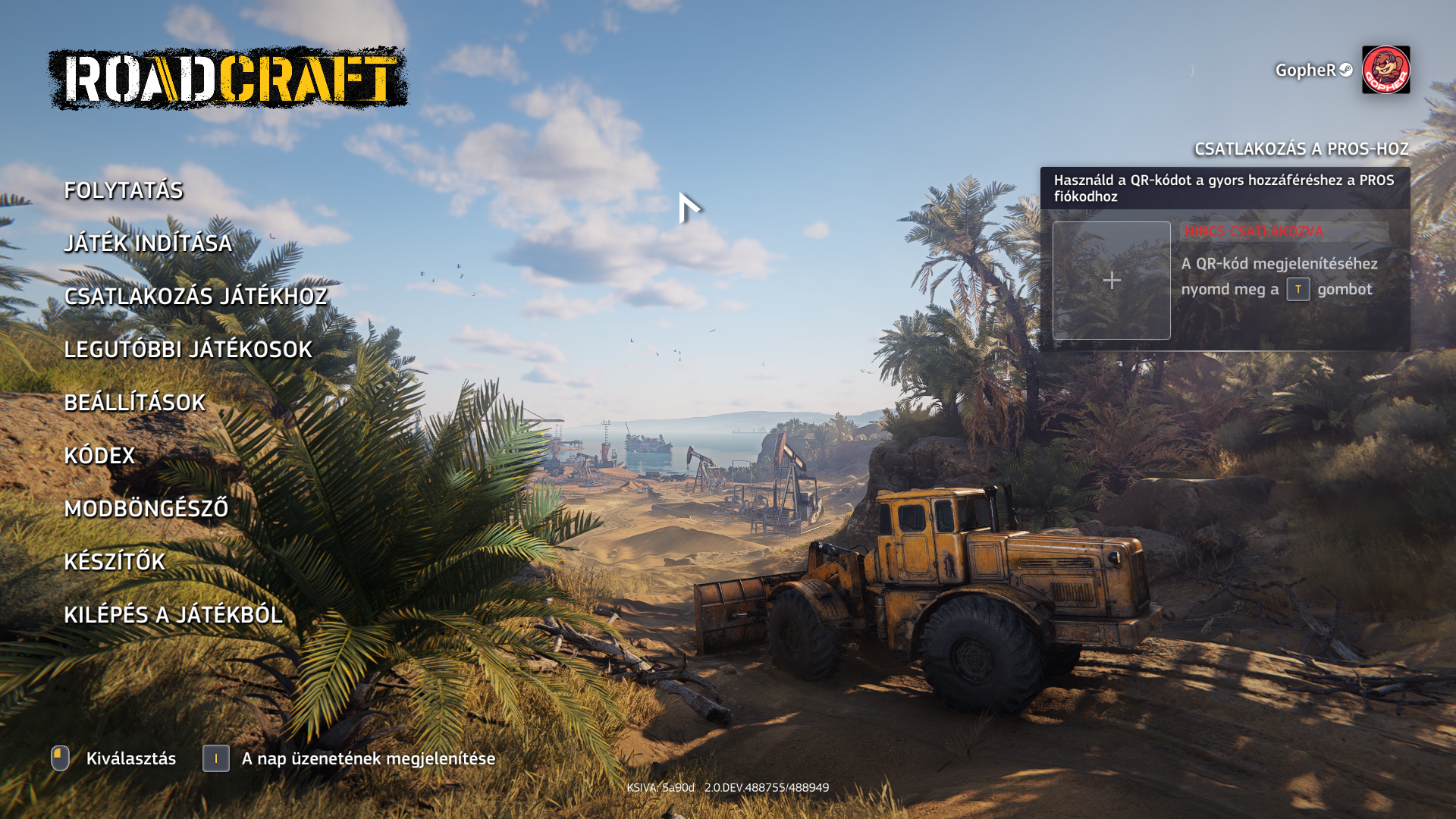Click the QR-code placeholder box with plus
This screenshot has height=819, width=1456.
click(x=1111, y=281)
